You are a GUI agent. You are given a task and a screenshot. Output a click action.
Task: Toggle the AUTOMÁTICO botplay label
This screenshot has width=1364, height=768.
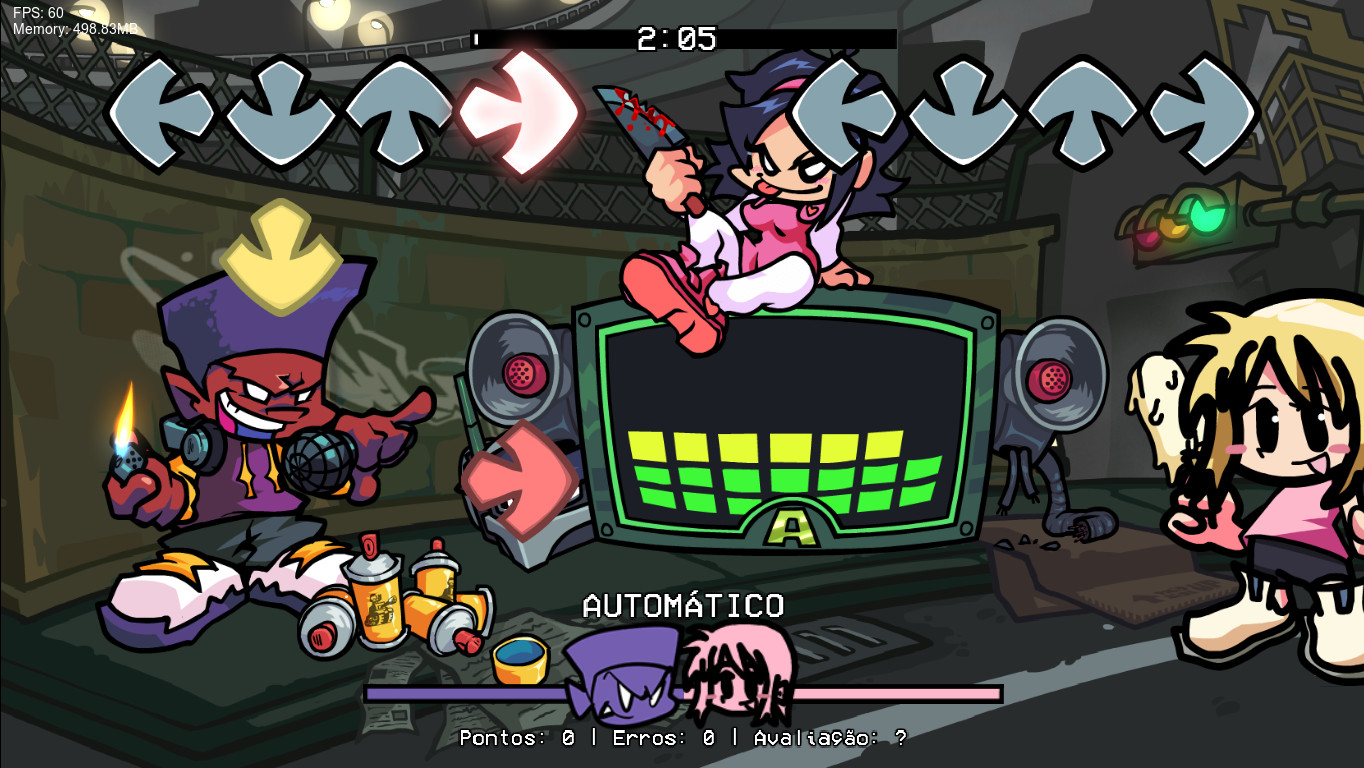[x=684, y=604]
